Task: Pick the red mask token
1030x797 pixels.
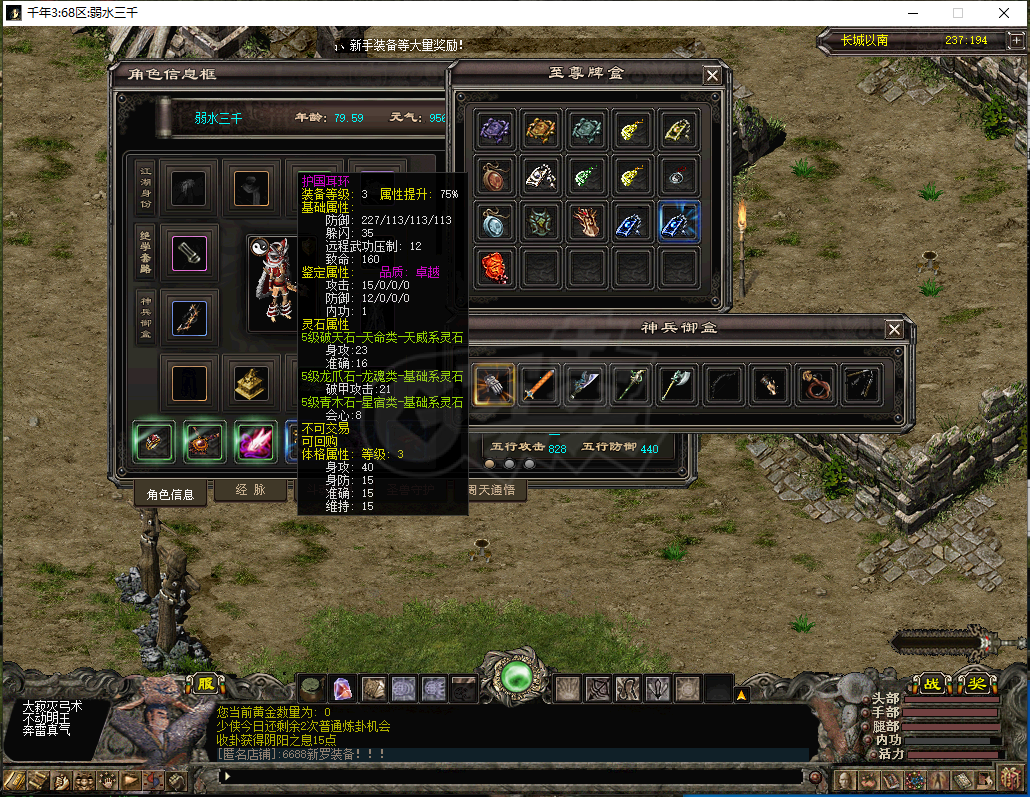Action: 495,268
